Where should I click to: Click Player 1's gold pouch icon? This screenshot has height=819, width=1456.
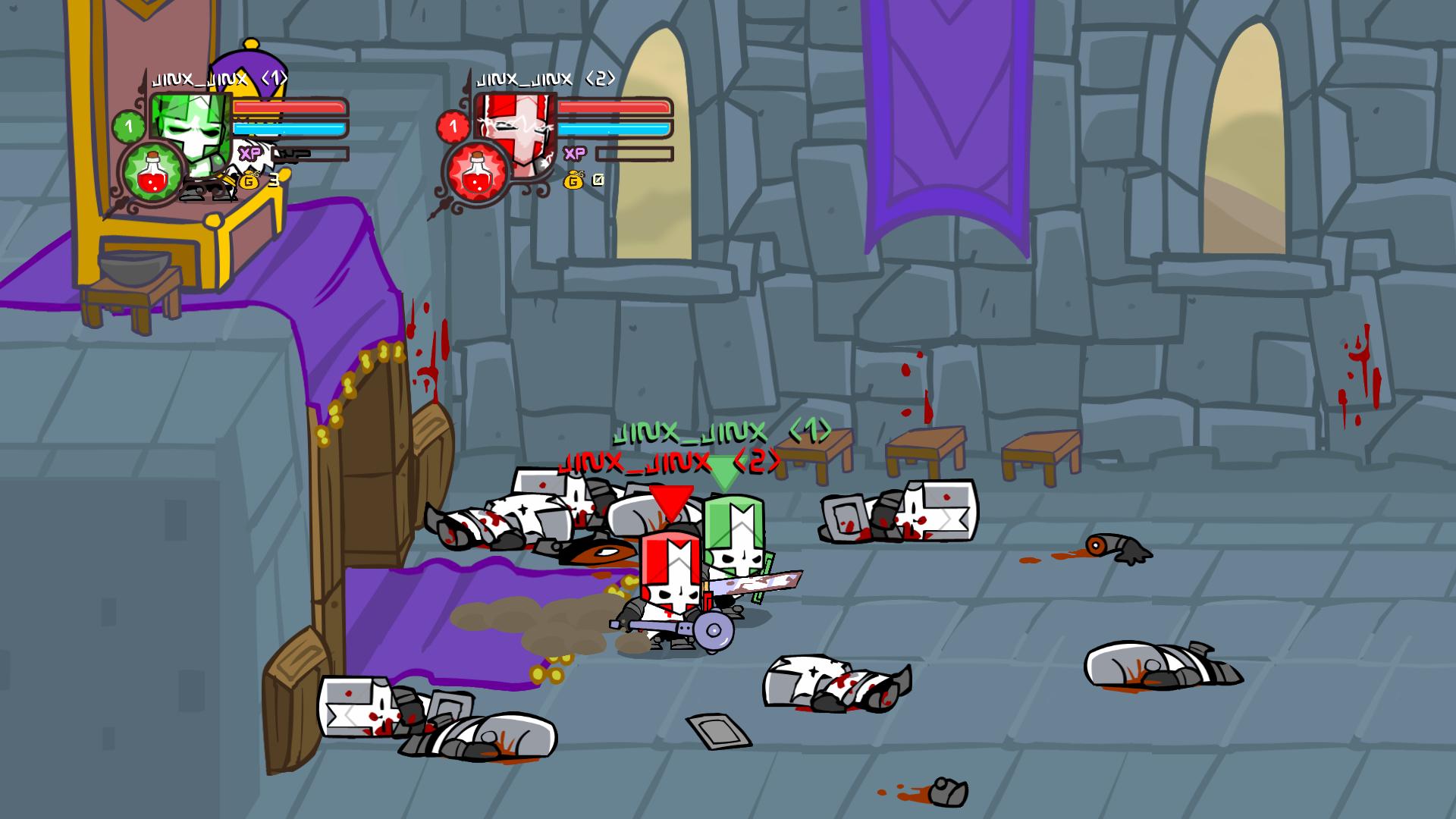pyautogui.click(x=250, y=181)
